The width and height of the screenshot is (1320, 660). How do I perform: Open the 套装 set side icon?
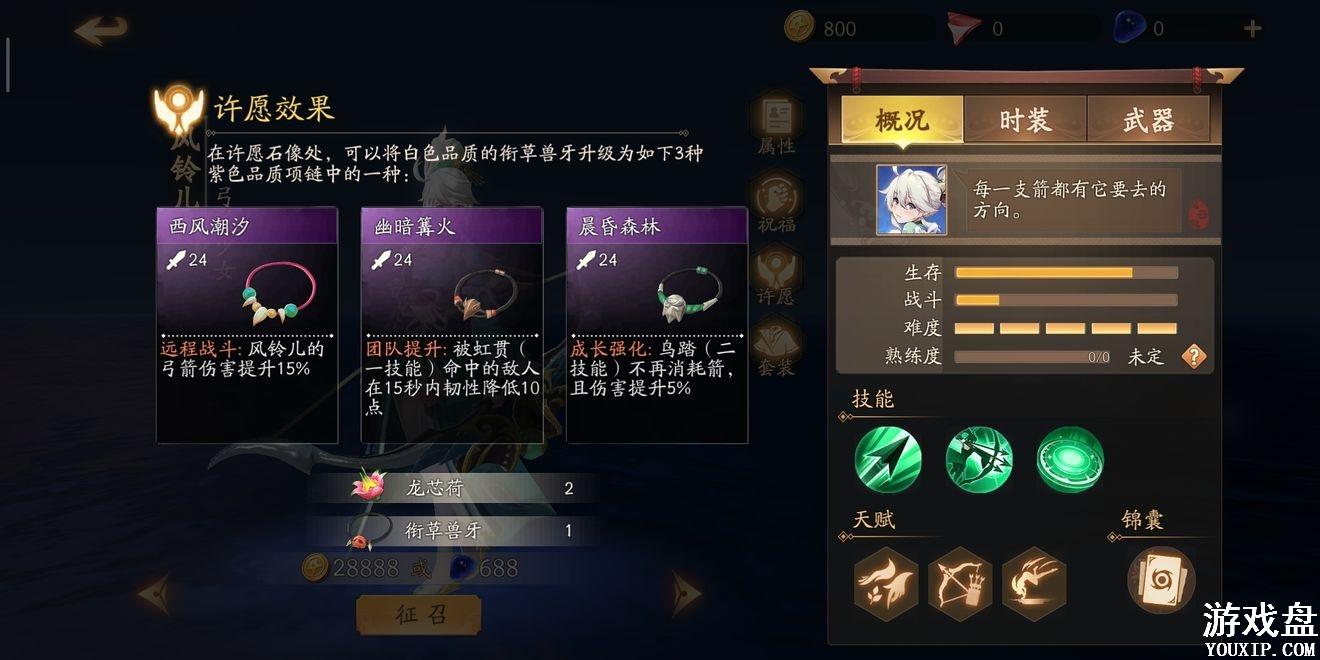point(776,347)
